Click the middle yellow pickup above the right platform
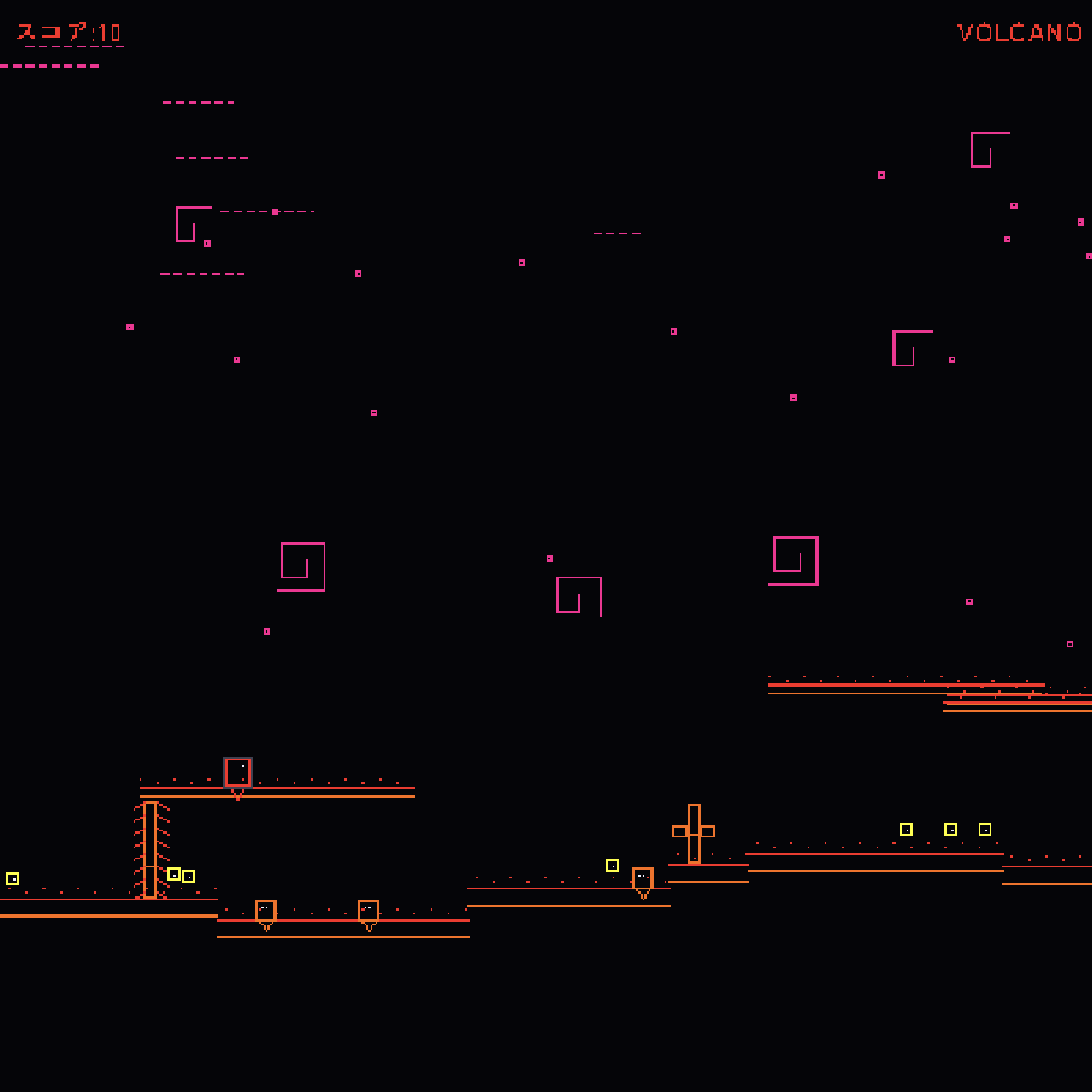 click(950, 828)
